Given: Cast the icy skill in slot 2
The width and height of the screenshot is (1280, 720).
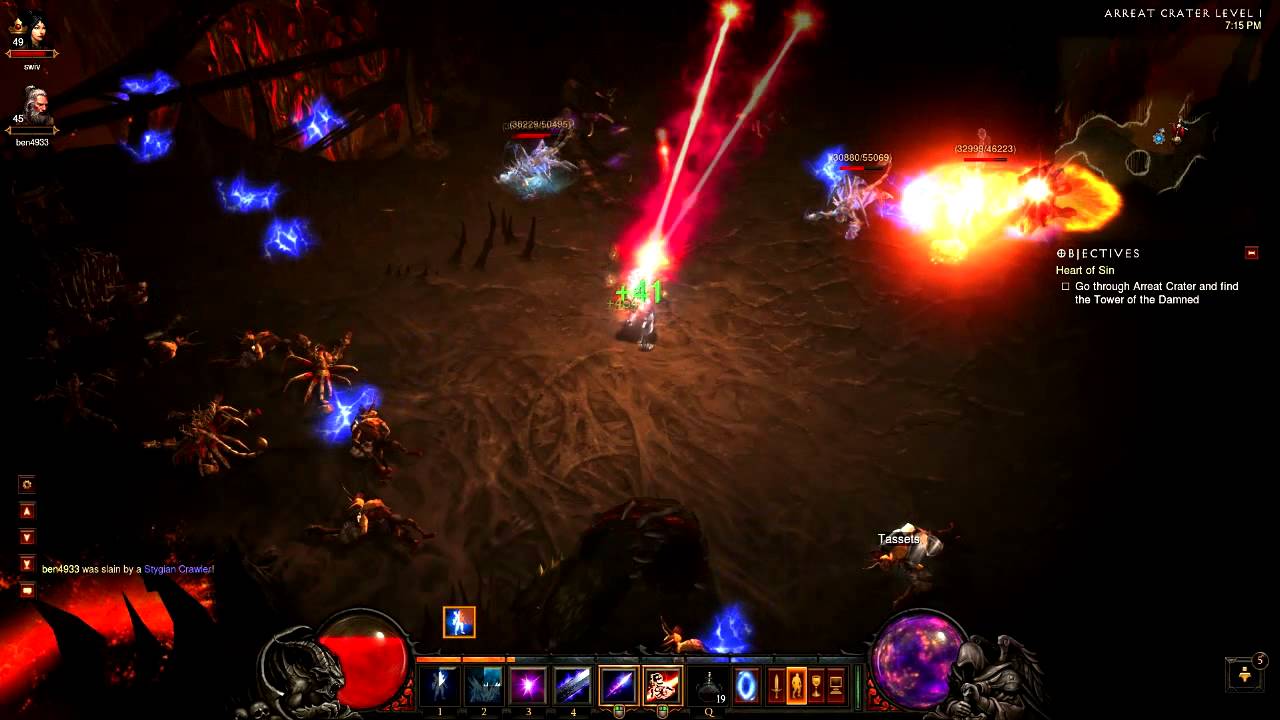Looking at the screenshot, I should tap(485, 686).
